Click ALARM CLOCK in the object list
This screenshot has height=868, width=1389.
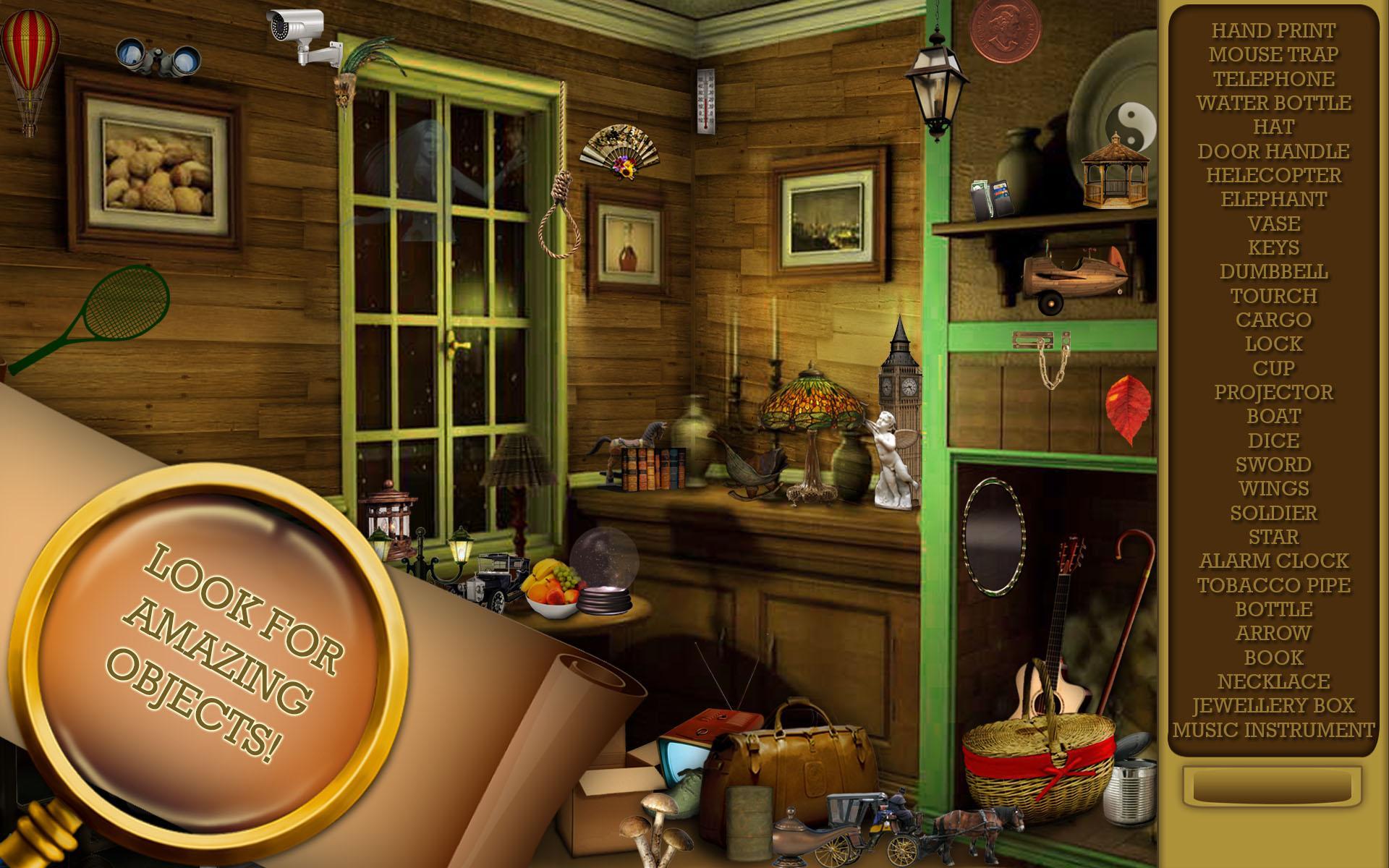tap(1273, 561)
